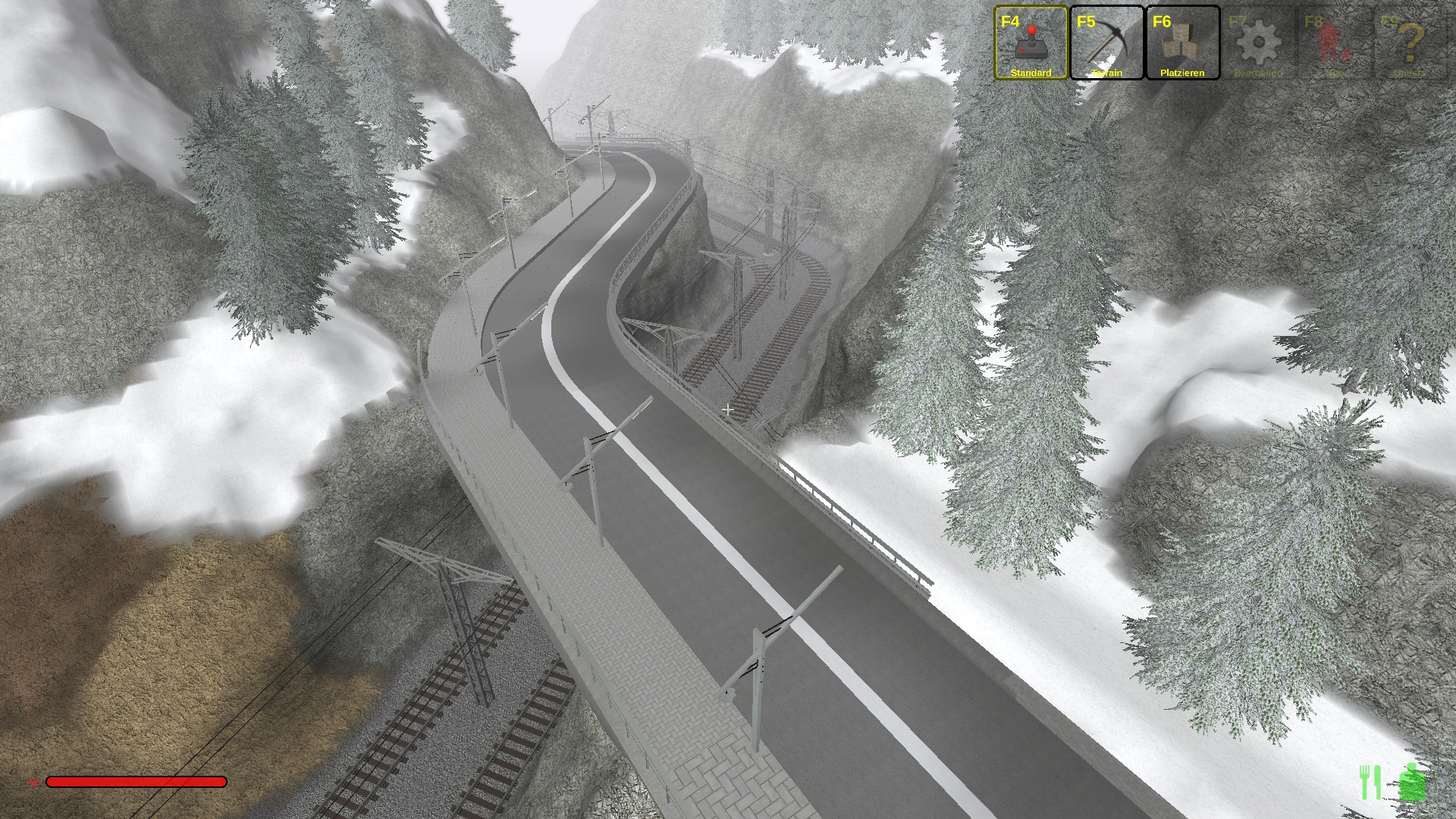Open the Platzieren building blocks mode
Screen dimensions: 1456x819
(x=1182, y=42)
